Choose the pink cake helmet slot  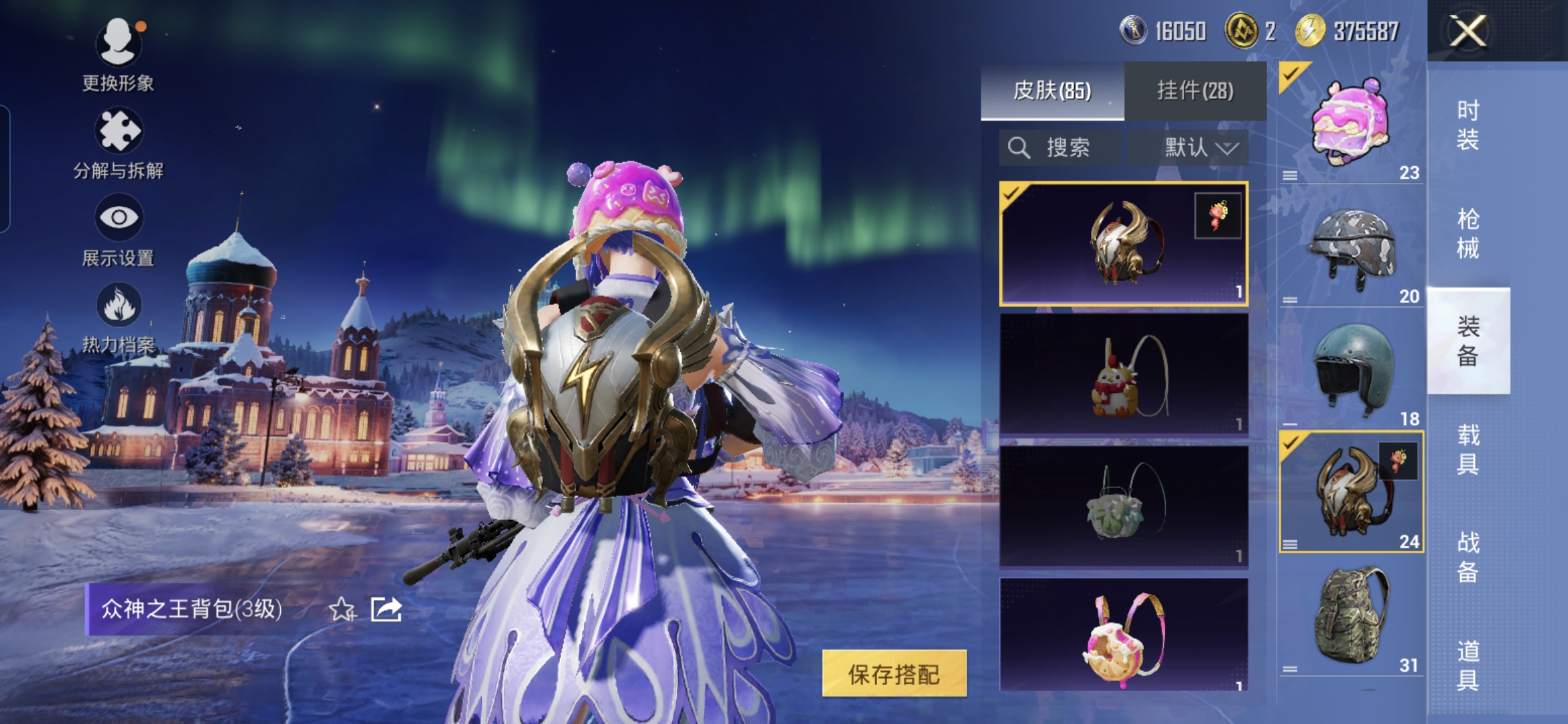point(1351,124)
